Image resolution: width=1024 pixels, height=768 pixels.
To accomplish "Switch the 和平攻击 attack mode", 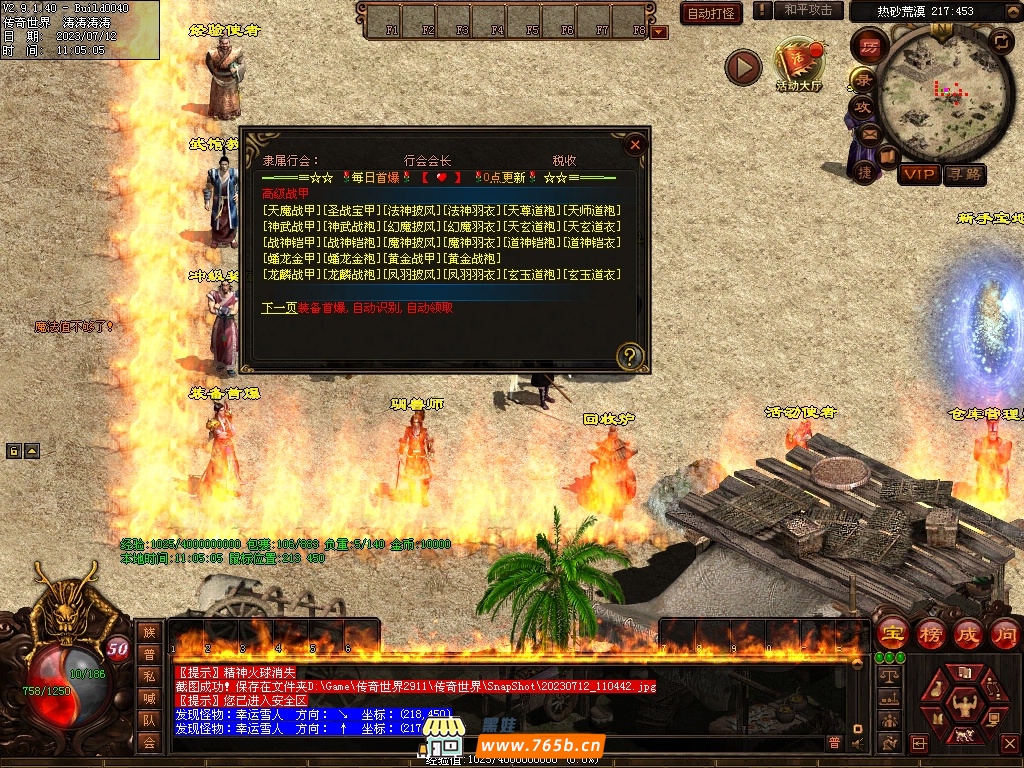I will (808, 10).
